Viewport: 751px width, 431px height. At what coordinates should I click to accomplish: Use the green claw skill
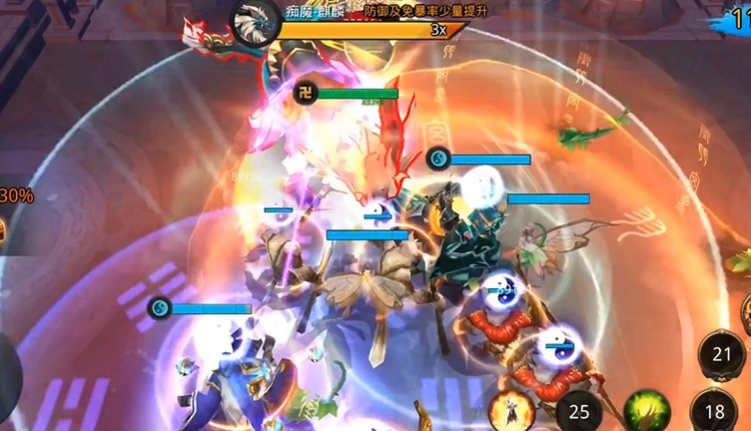(645, 411)
